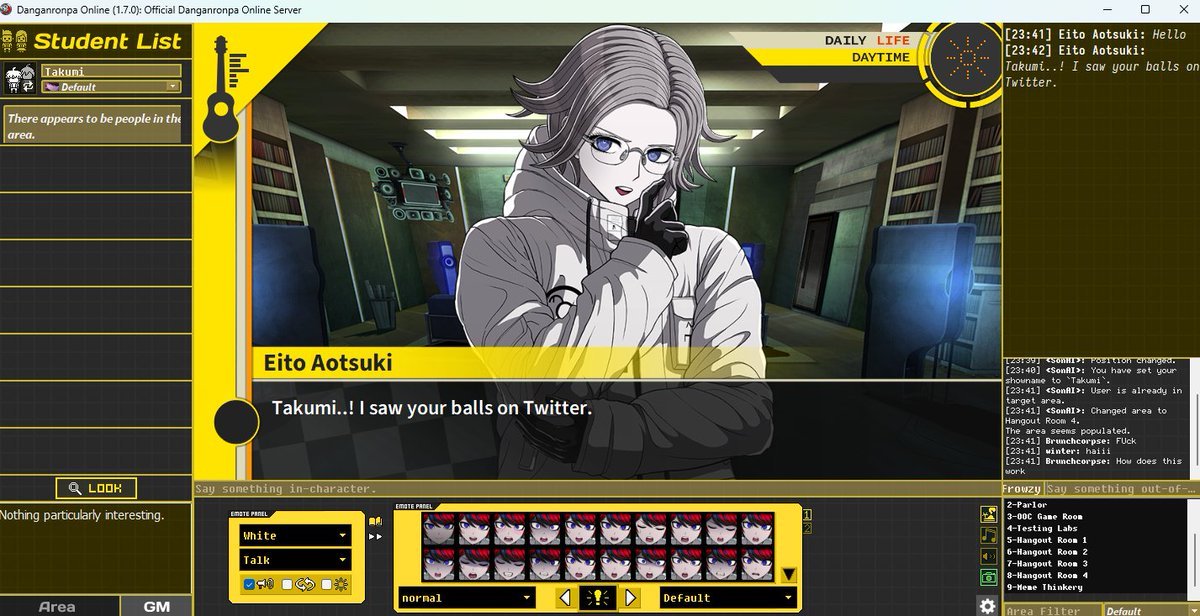The image size is (1200, 616).
Task: Click the LOOK button
Action: click(96, 489)
